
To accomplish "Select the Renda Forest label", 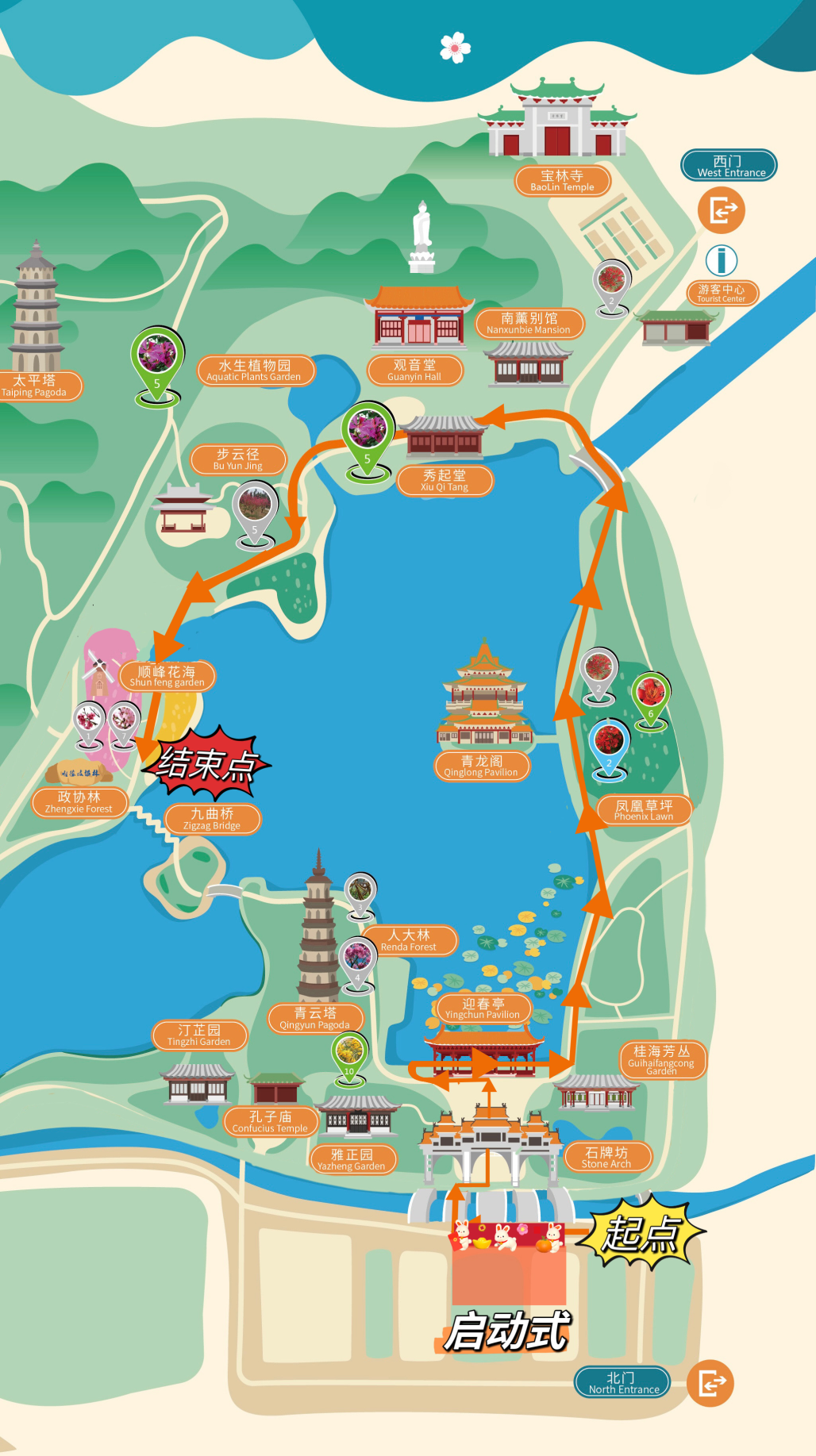I will click(409, 940).
